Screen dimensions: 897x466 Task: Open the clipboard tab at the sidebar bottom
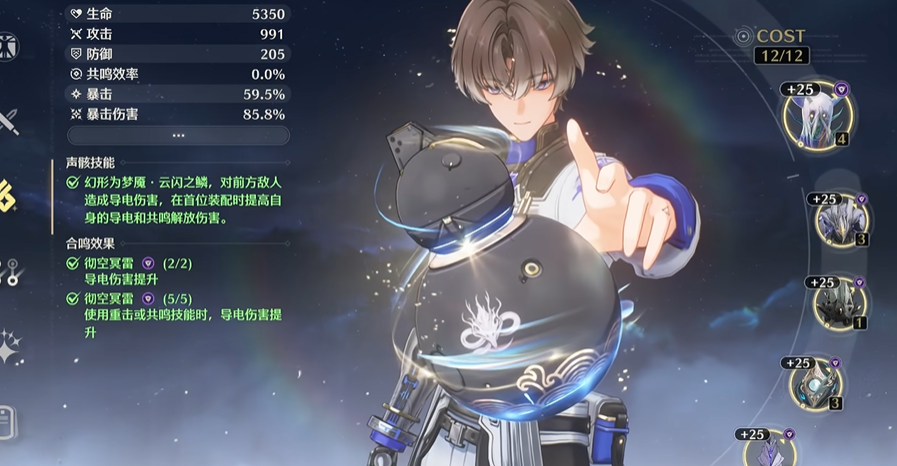8,420
